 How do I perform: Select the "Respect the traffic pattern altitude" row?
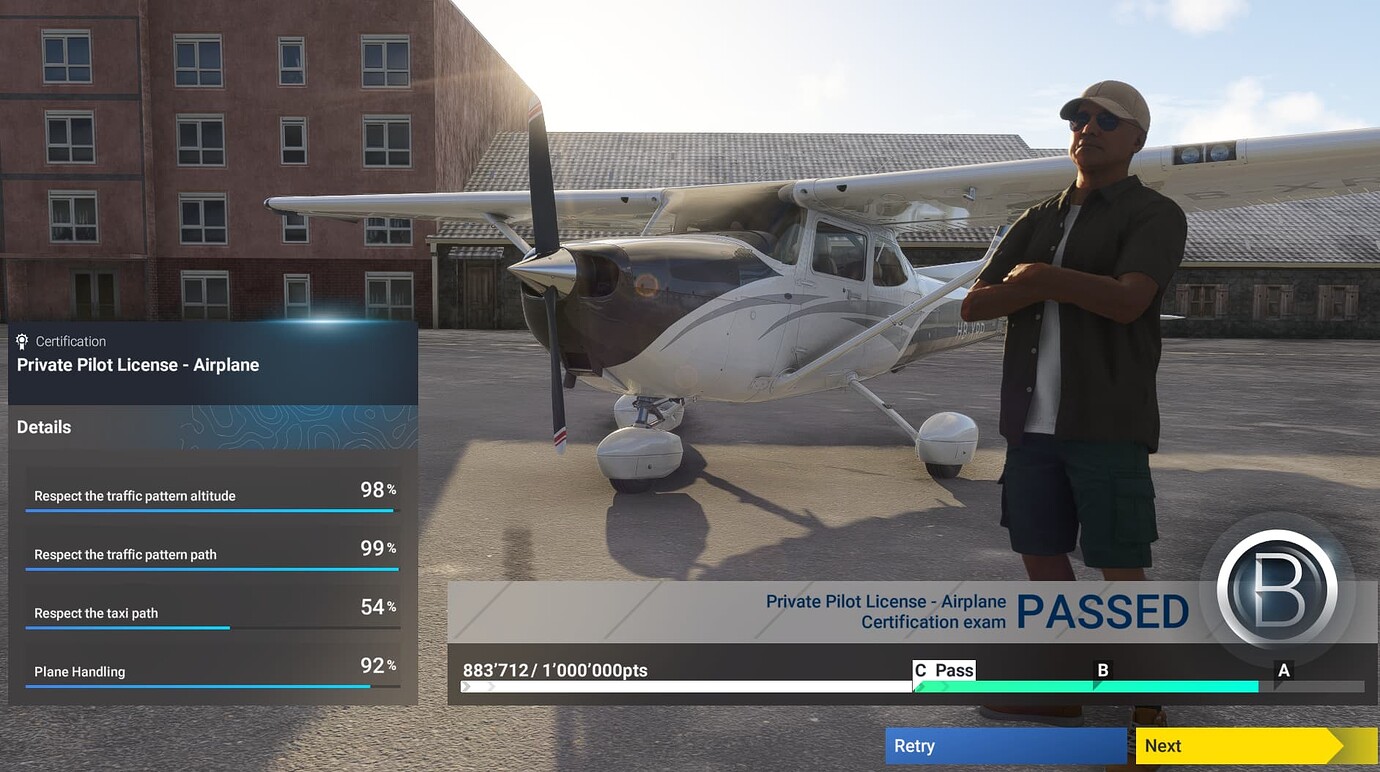(135, 495)
